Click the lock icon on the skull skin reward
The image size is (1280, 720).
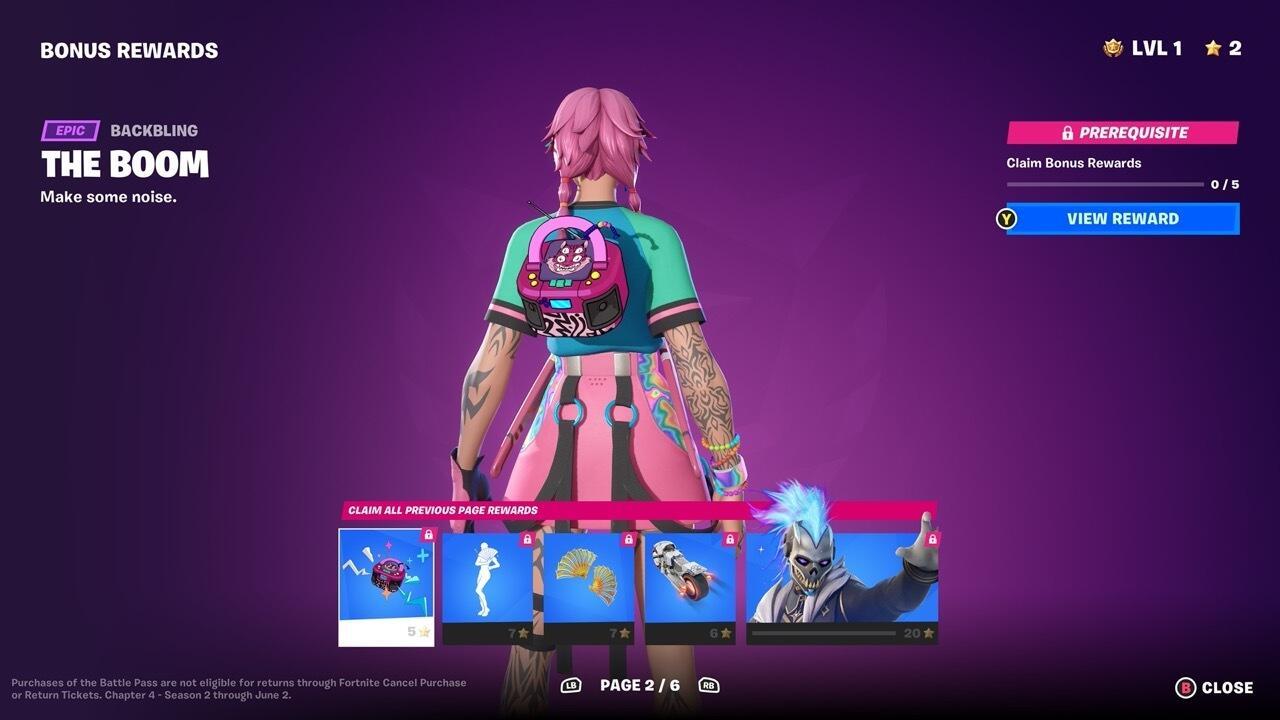coord(930,537)
